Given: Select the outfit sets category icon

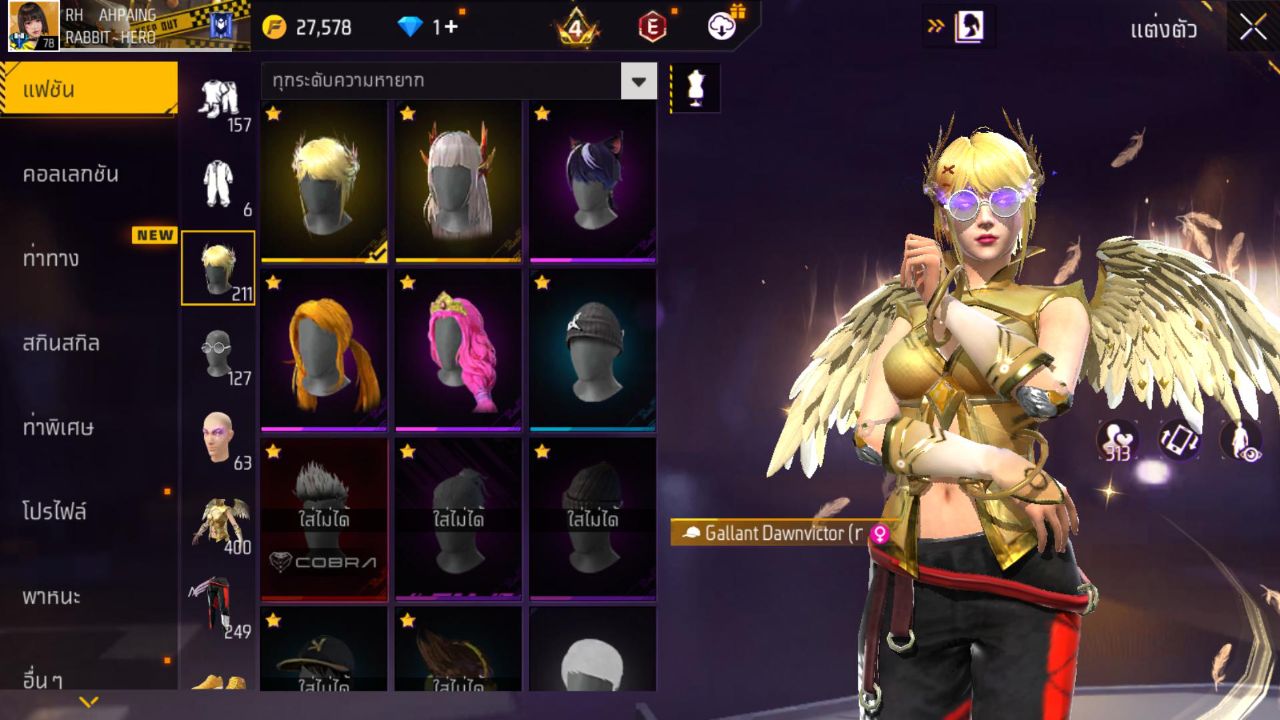Looking at the screenshot, I should [x=217, y=100].
